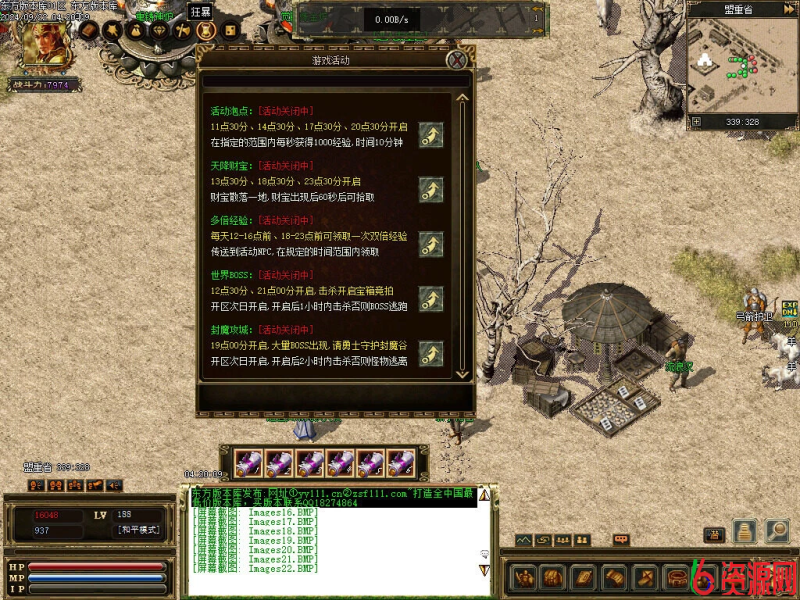This screenshot has height=600, width=800.
Task: Click the magnifying glass button
Action: pyautogui.click(x=777, y=531)
